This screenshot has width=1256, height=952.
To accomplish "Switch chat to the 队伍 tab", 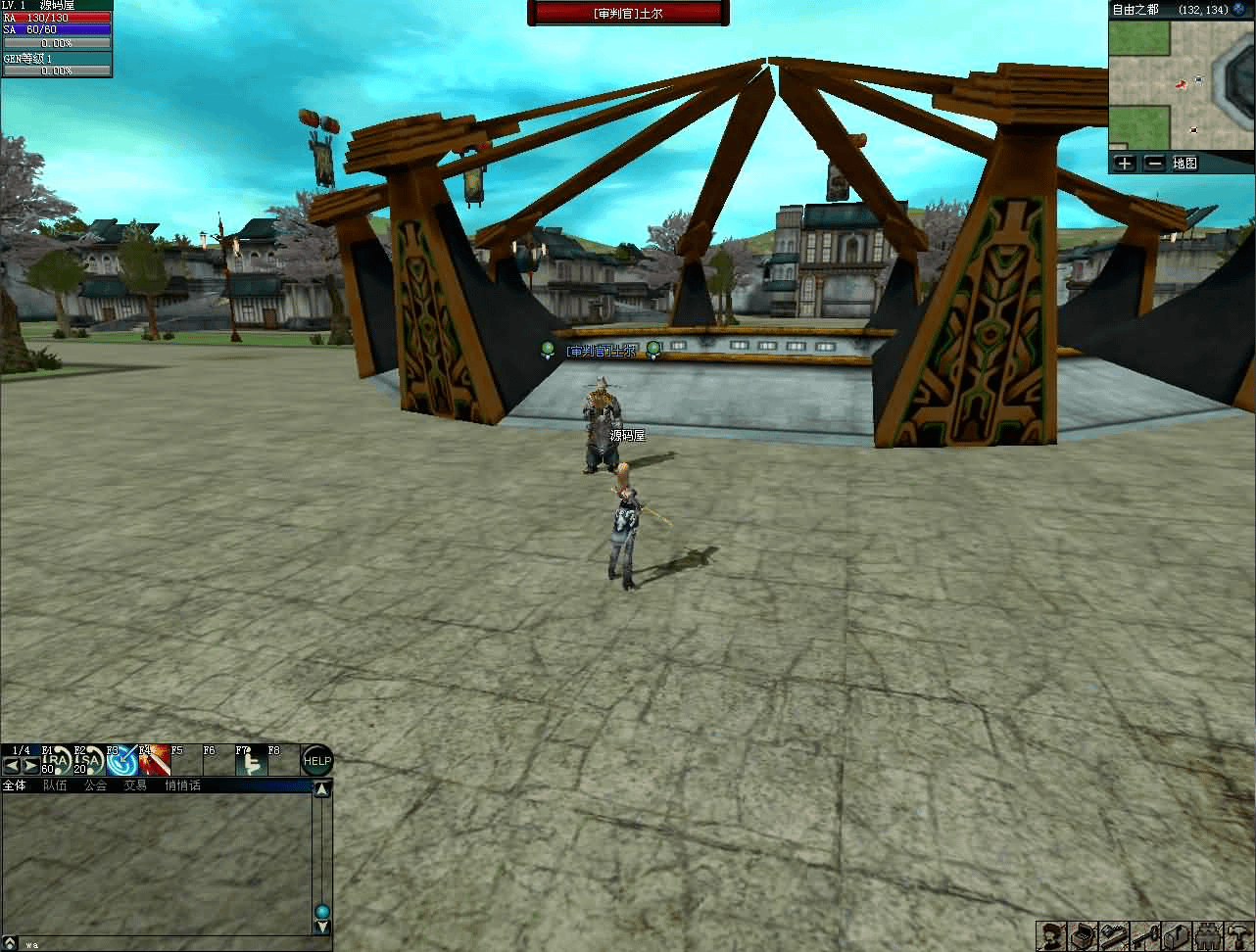I will point(55,785).
